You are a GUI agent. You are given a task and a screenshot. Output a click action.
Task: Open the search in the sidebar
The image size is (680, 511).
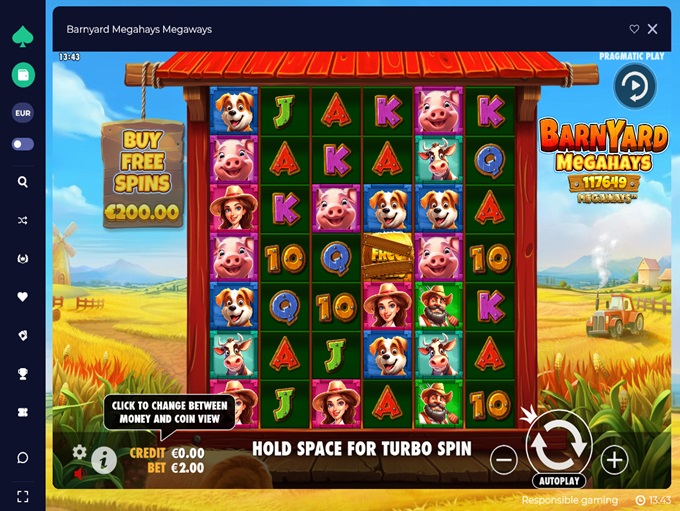(x=22, y=182)
